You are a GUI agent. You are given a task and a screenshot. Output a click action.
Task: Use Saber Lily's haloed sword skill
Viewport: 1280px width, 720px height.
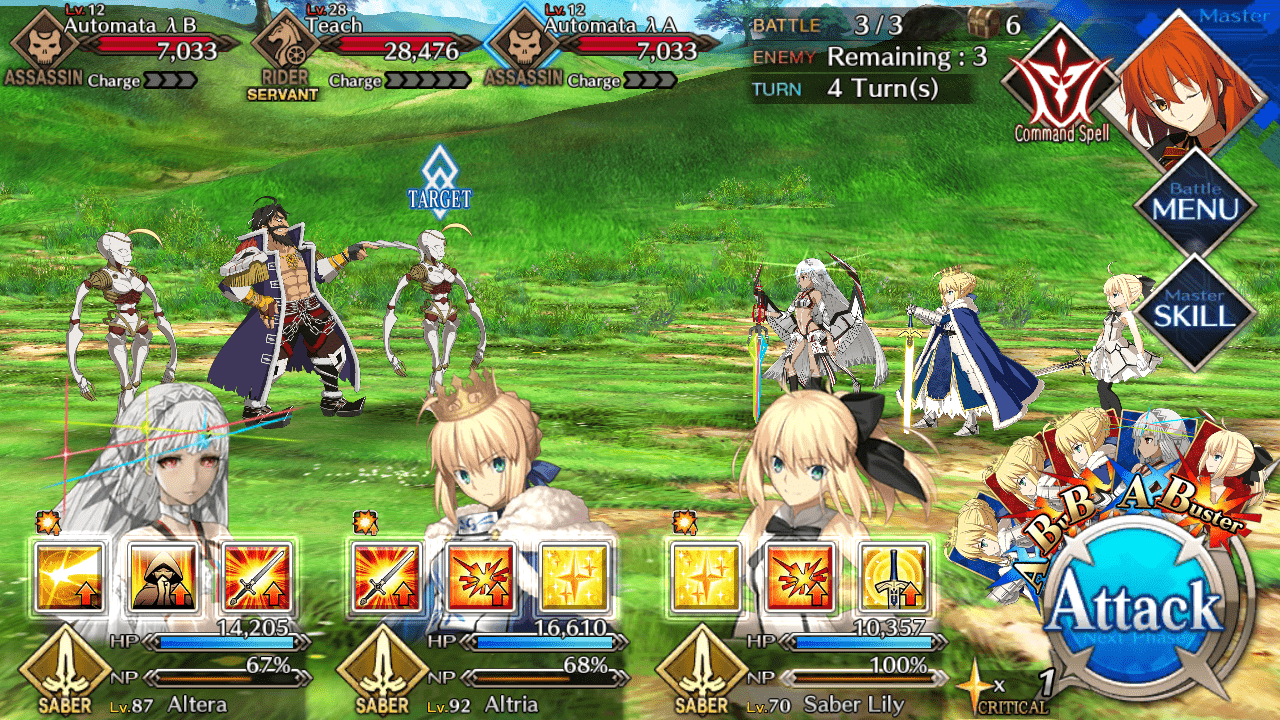tap(893, 579)
